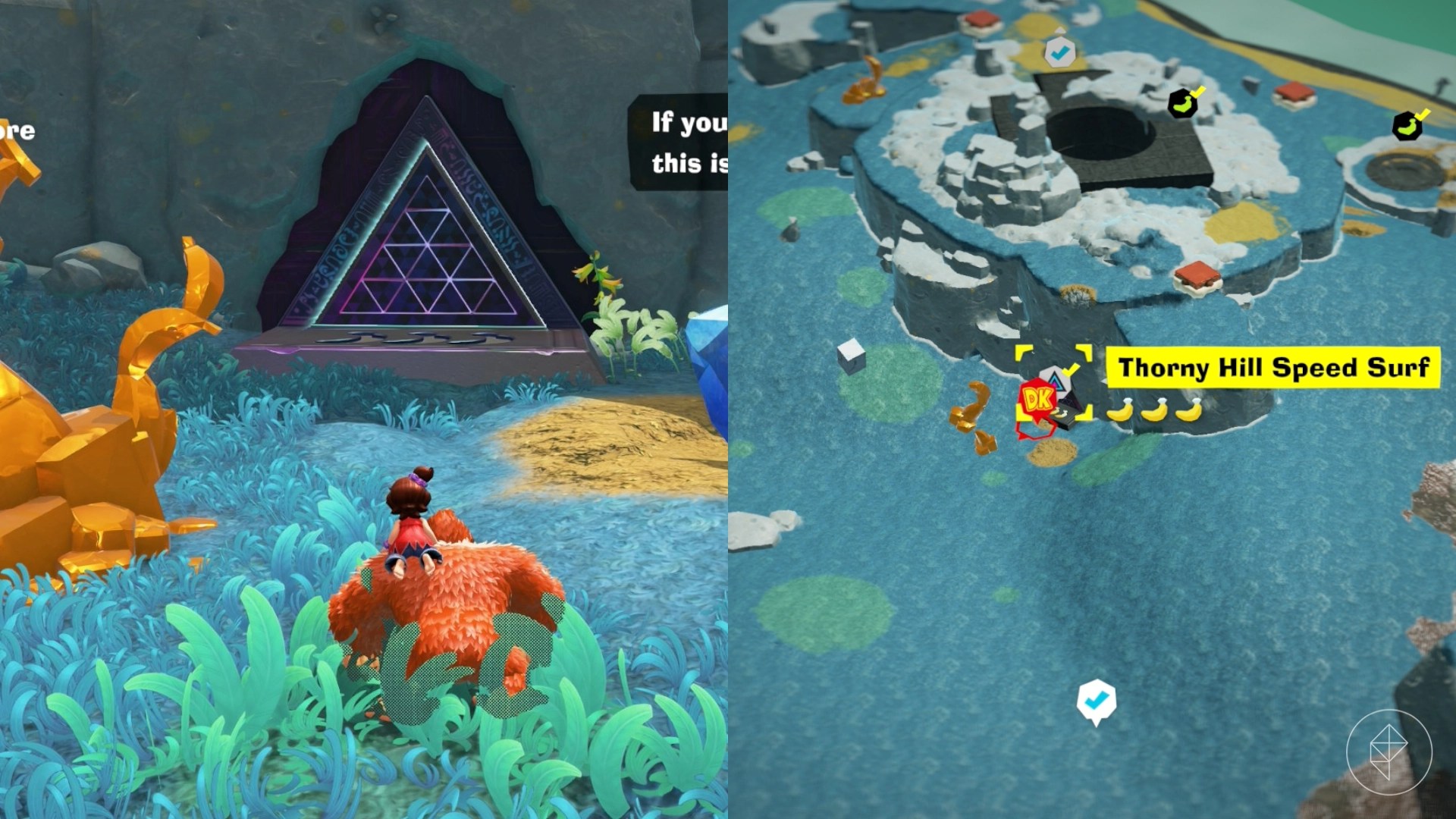
Task: Pick the banana marker above the ring platform
Action: (1407, 124)
